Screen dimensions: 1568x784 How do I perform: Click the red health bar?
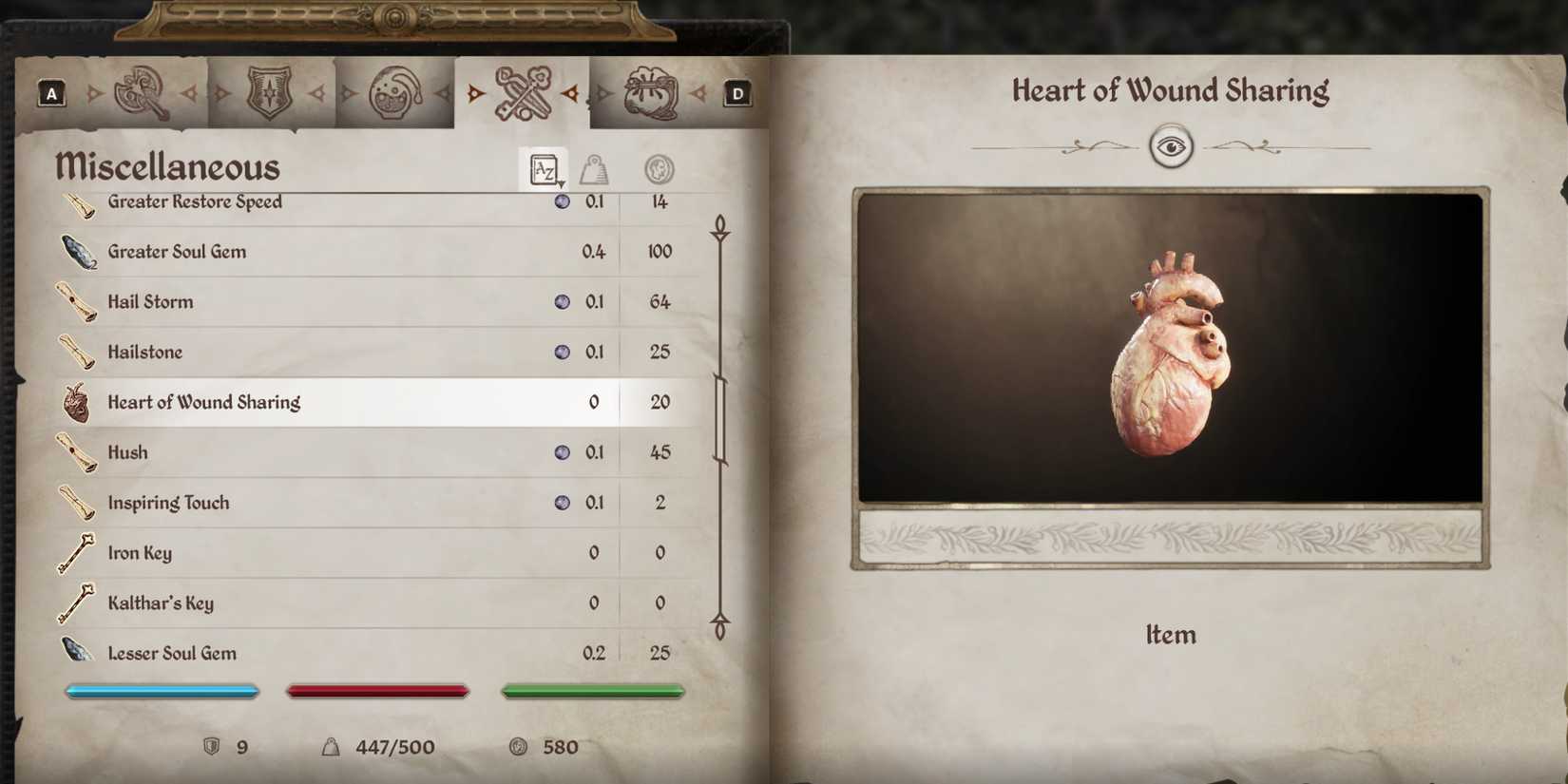click(378, 691)
